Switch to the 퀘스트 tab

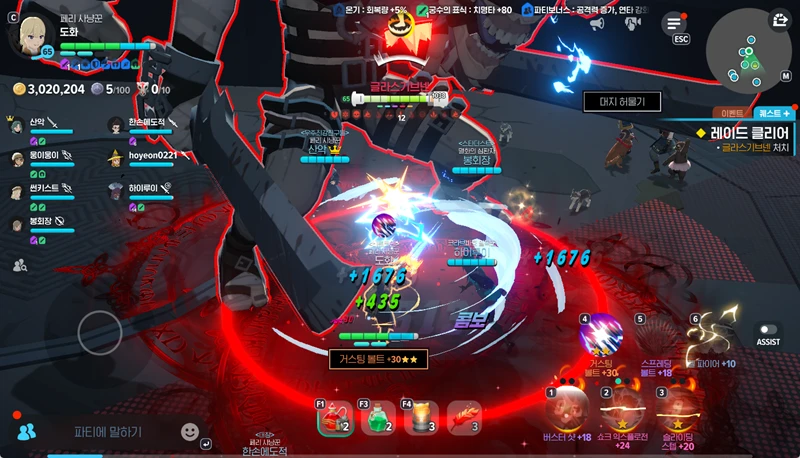774,113
